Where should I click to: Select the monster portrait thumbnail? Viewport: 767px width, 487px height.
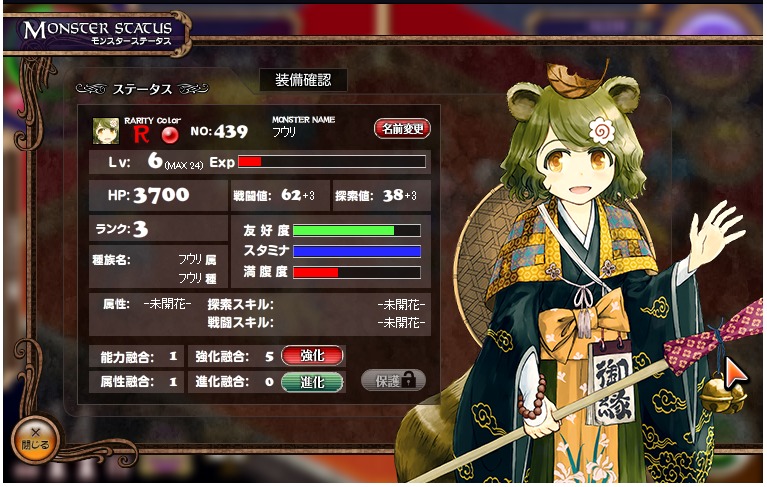pos(106,130)
